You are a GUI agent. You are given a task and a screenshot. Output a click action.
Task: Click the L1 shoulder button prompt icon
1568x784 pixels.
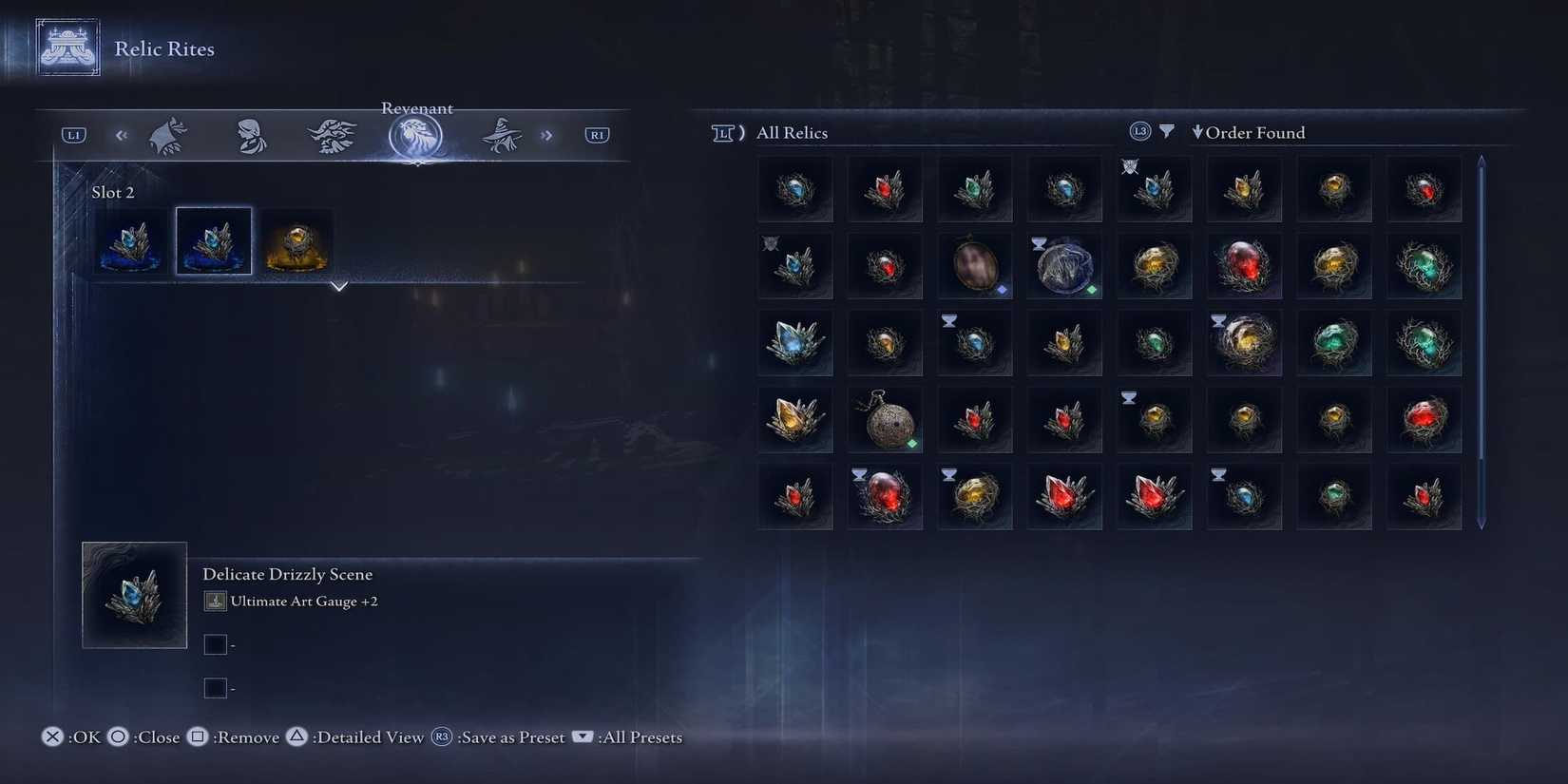(x=72, y=135)
